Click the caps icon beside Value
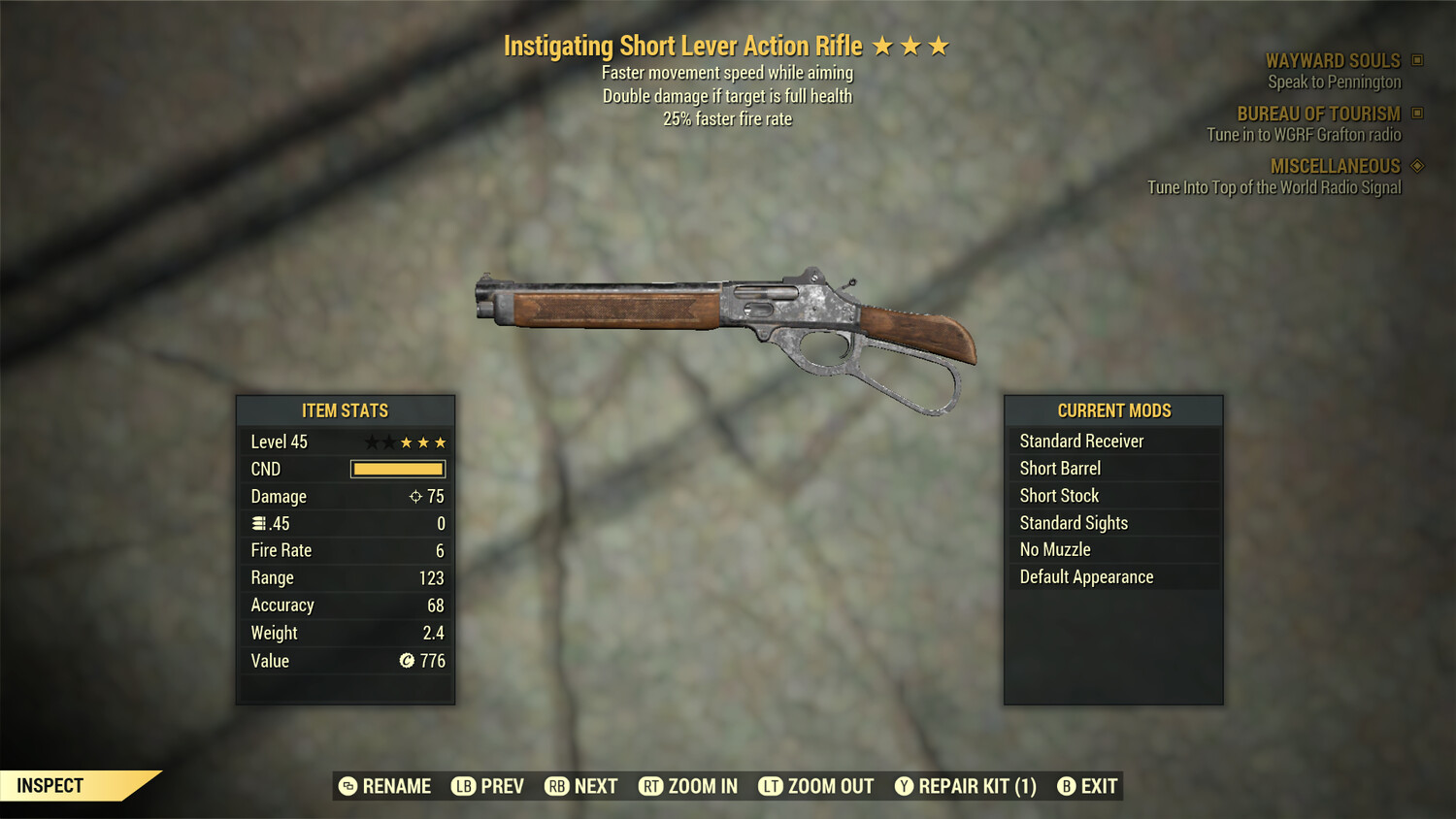 (406, 661)
